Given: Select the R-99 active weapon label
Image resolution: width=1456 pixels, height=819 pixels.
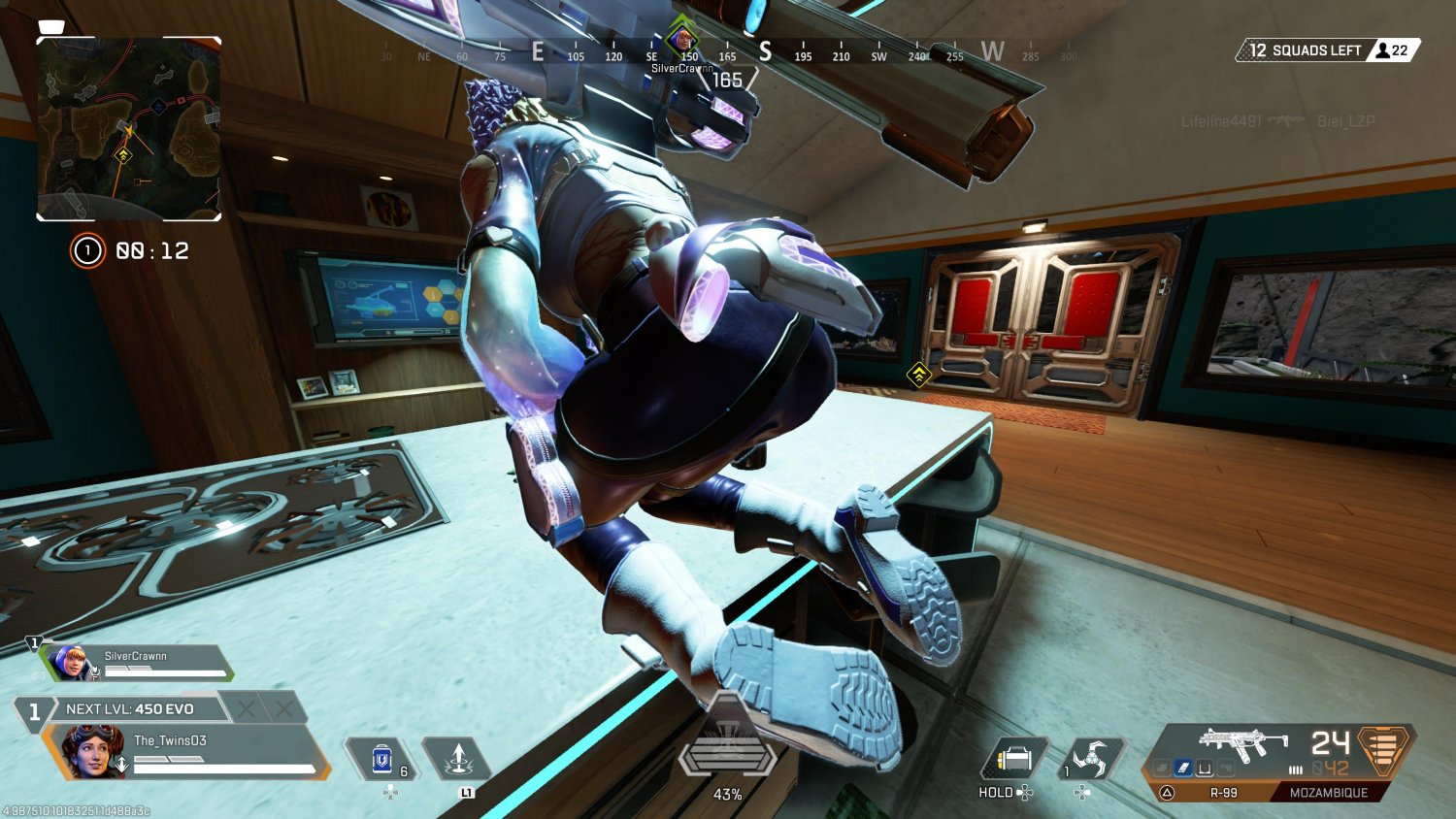Looking at the screenshot, I should [x=1223, y=792].
